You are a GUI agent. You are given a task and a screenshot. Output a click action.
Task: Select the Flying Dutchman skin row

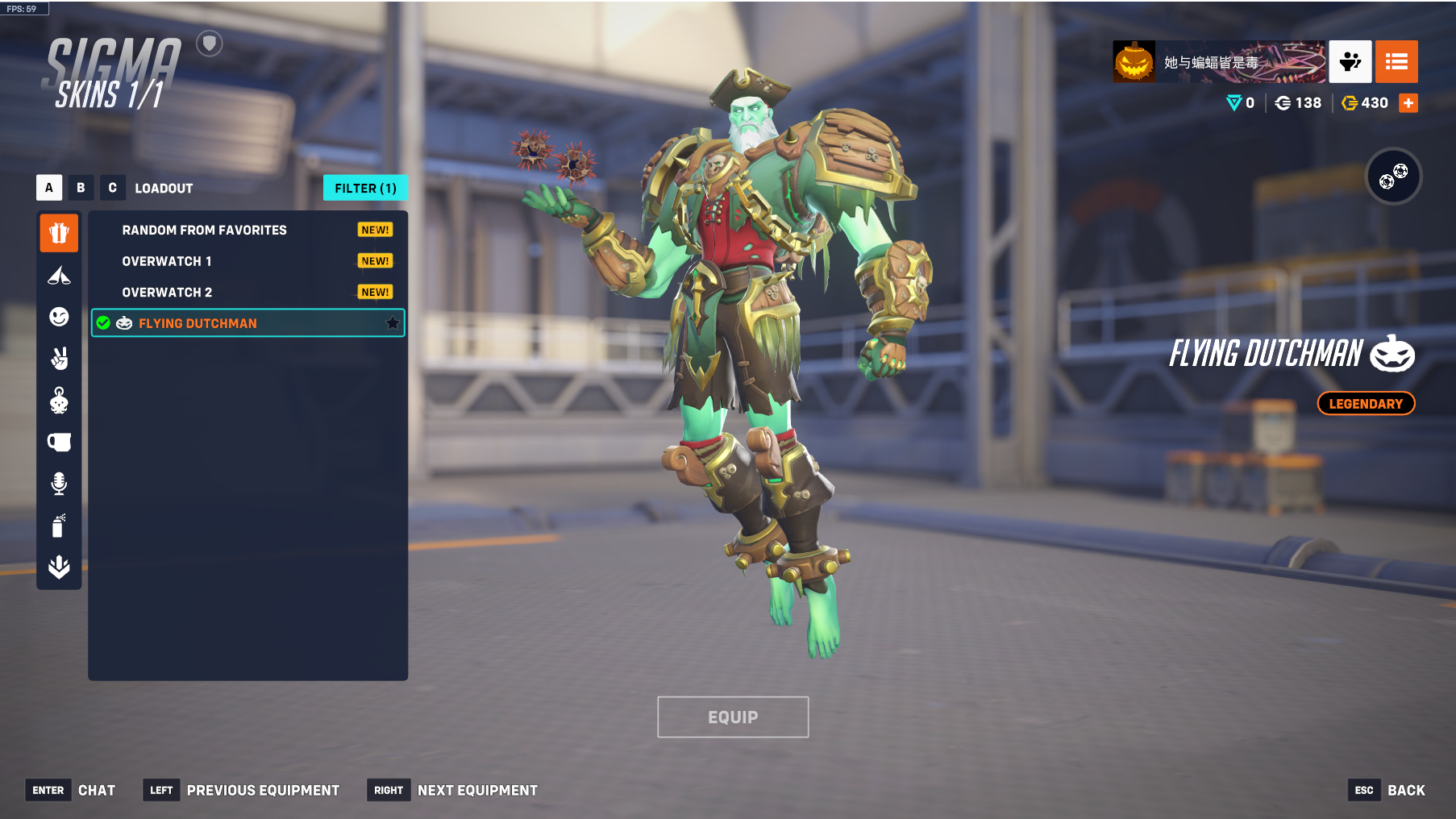point(242,323)
